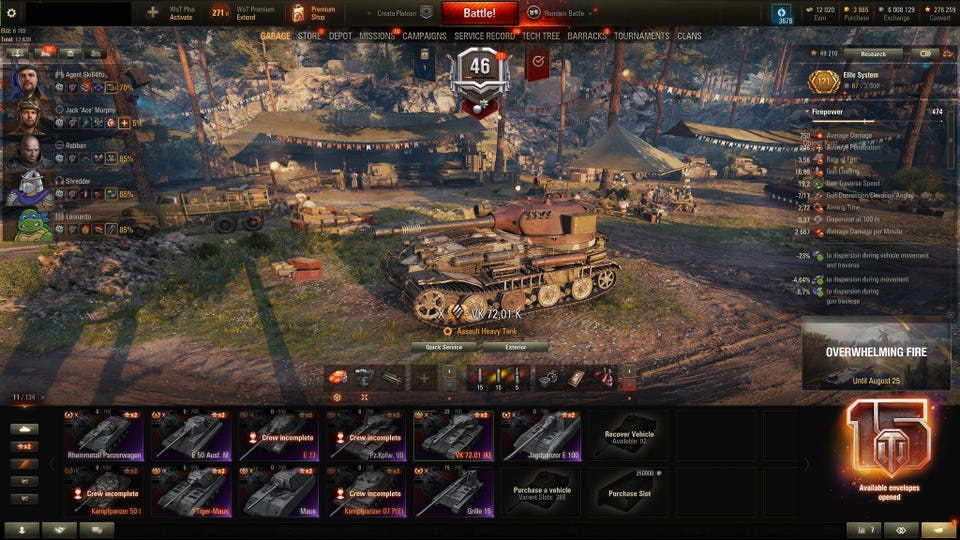This screenshot has height=540, width=960.
Task: Open the Overwhelming Fire event banner
Action: coord(875,353)
